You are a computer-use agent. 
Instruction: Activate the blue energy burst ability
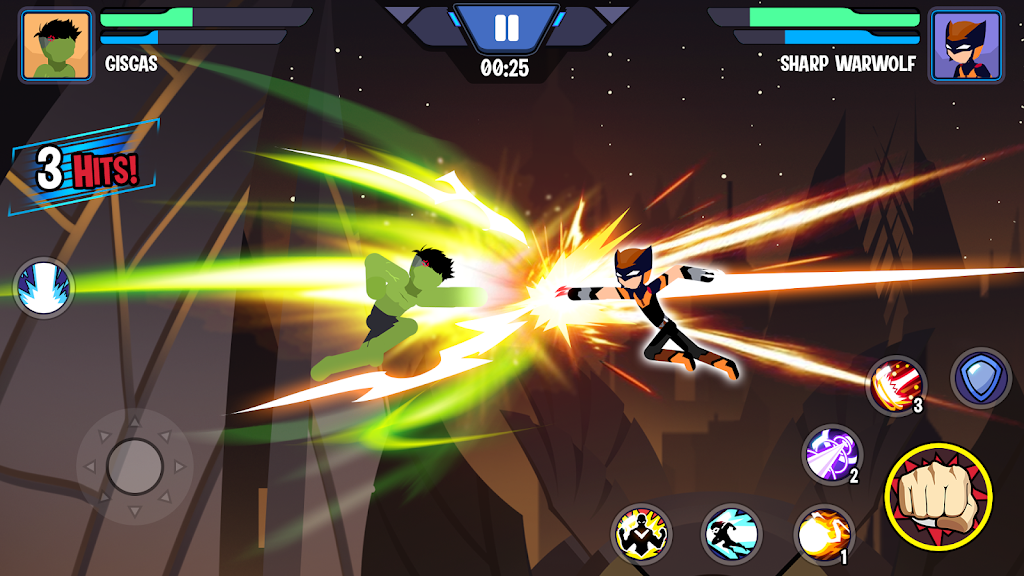[44, 288]
